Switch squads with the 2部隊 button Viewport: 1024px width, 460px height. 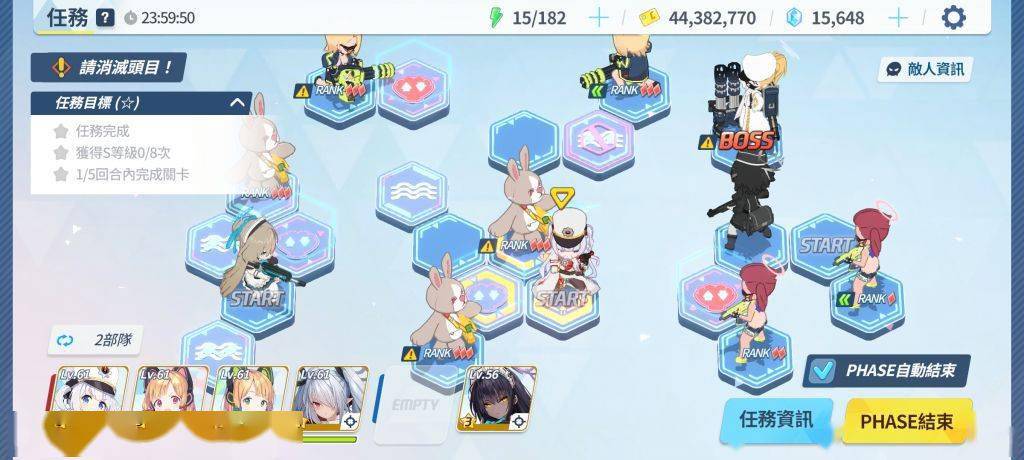[x=96, y=340]
